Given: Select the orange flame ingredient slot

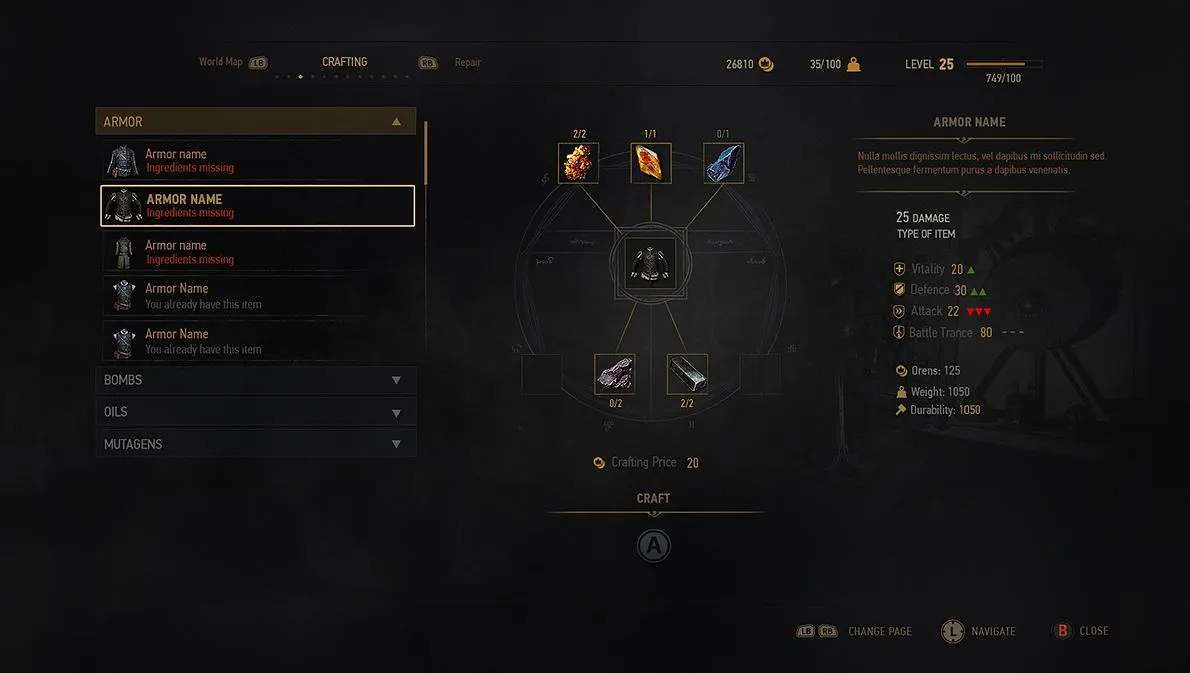Looking at the screenshot, I should [x=578, y=163].
